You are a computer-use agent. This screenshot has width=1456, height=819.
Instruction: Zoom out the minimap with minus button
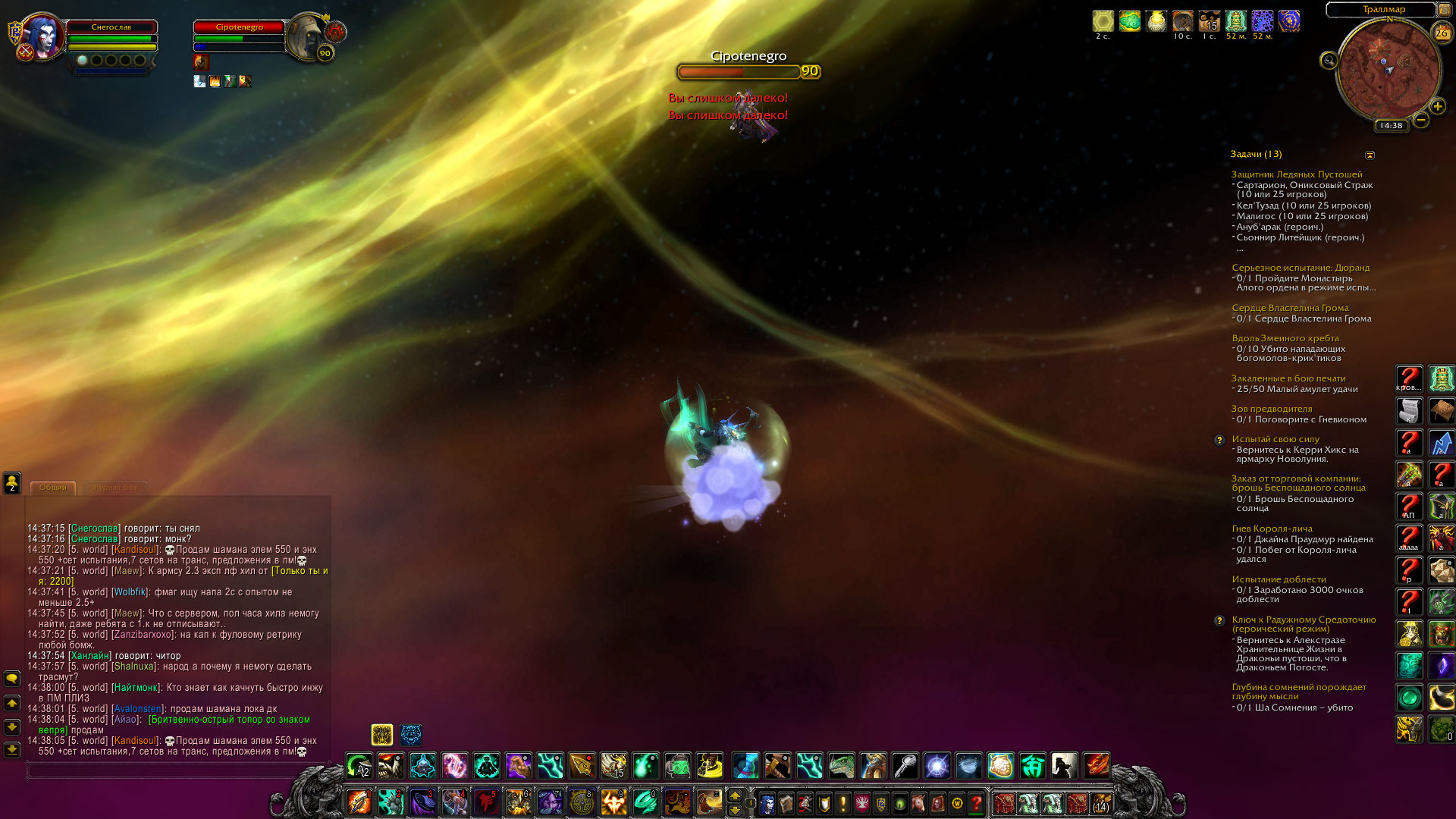(x=1421, y=120)
